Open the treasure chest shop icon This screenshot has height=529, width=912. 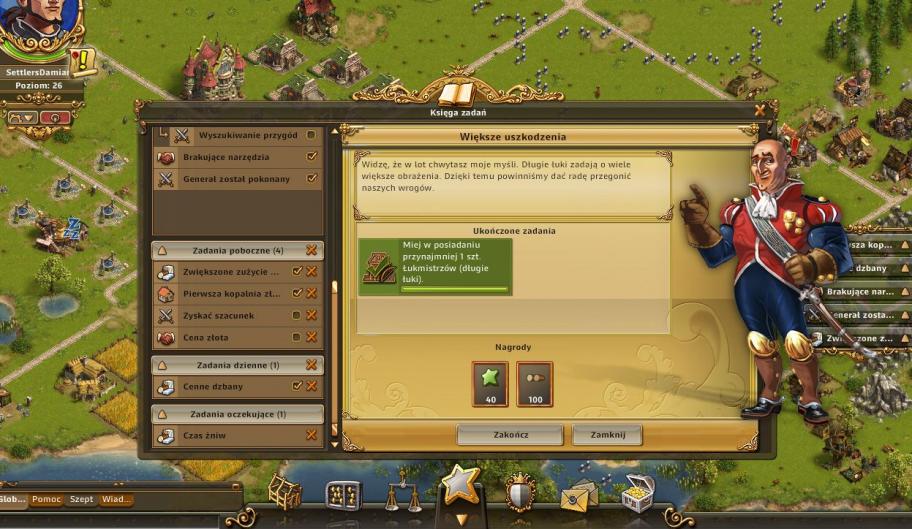[x=636, y=493]
